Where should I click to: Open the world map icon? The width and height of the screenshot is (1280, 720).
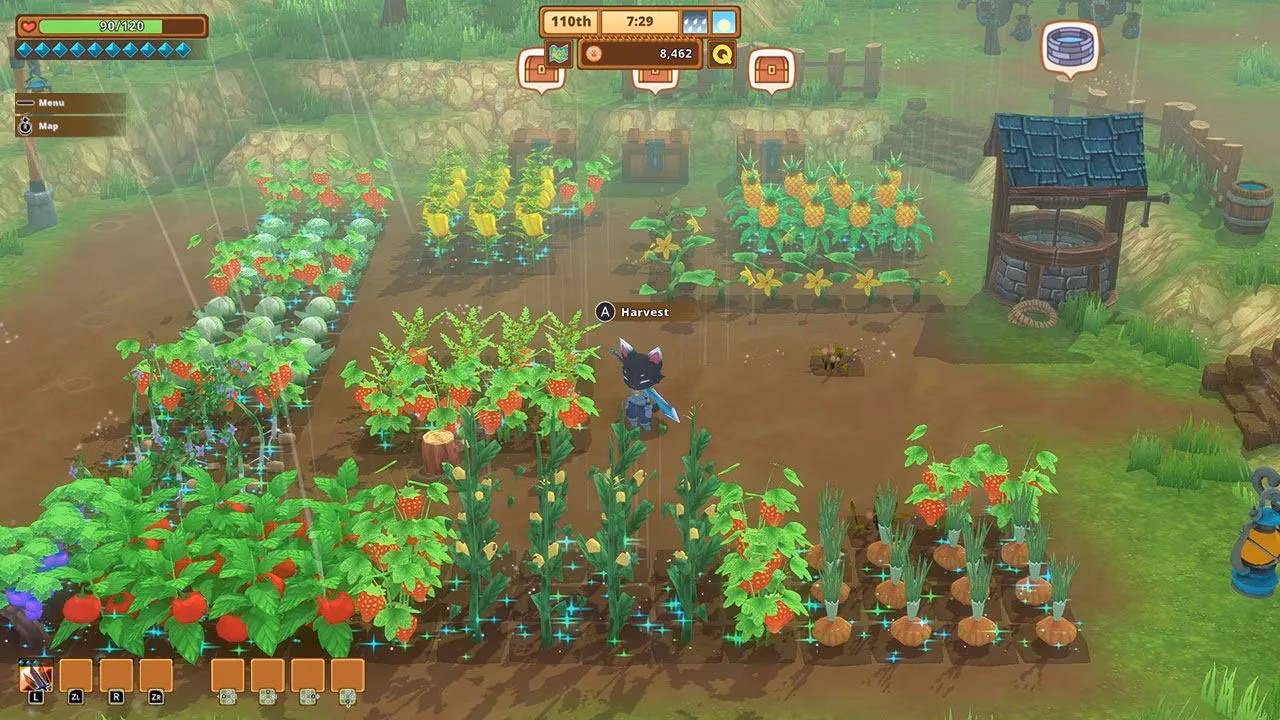(559, 53)
